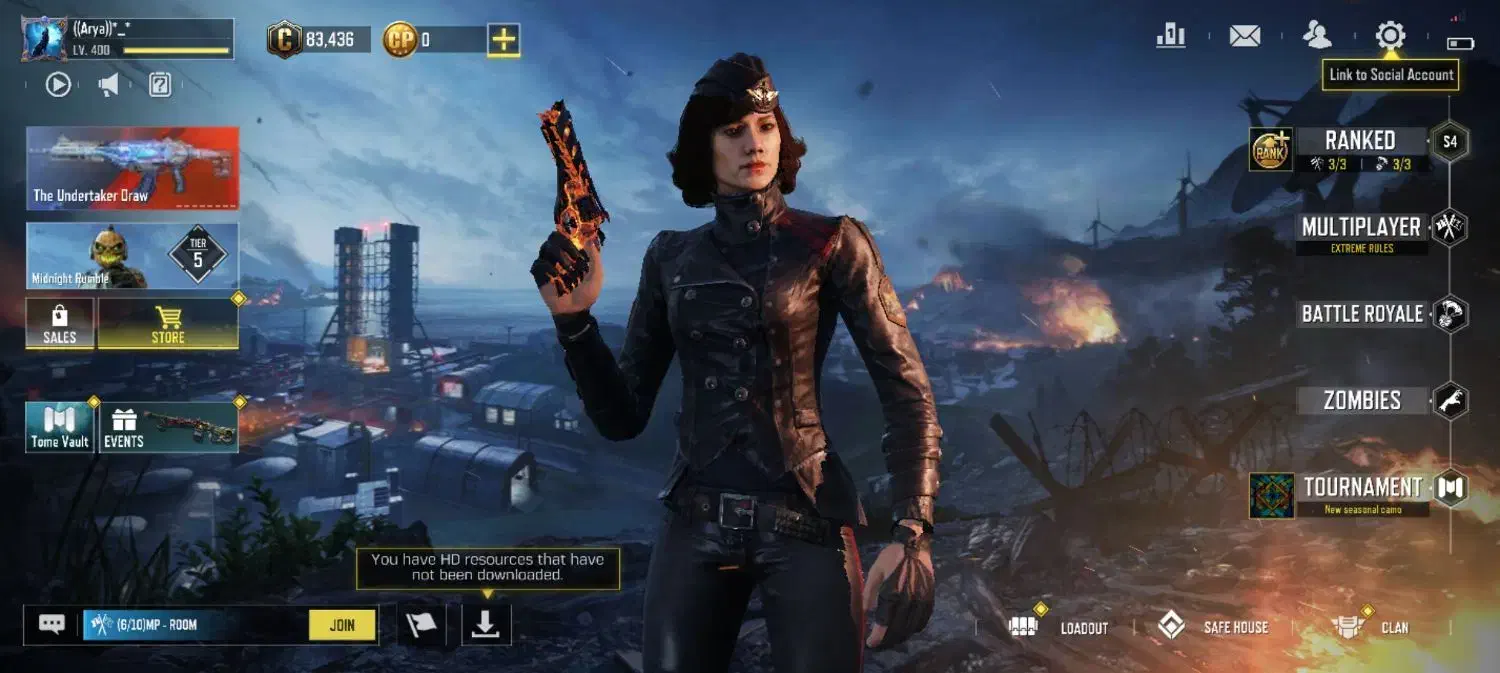The width and height of the screenshot is (1500, 673).
Task: Choose the Zombies game mode
Action: click(x=1362, y=401)
